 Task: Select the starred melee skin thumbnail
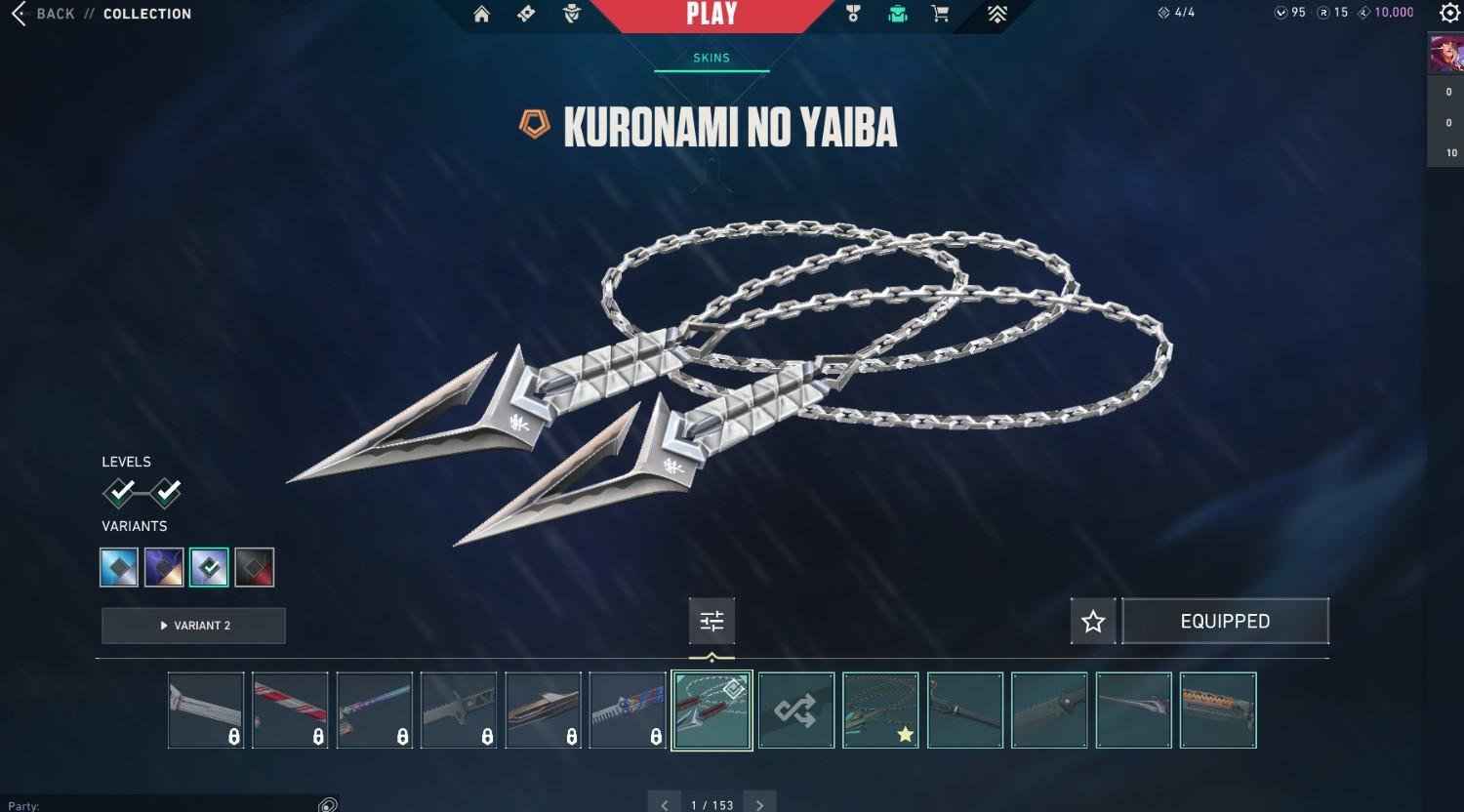tap(880, 710)
